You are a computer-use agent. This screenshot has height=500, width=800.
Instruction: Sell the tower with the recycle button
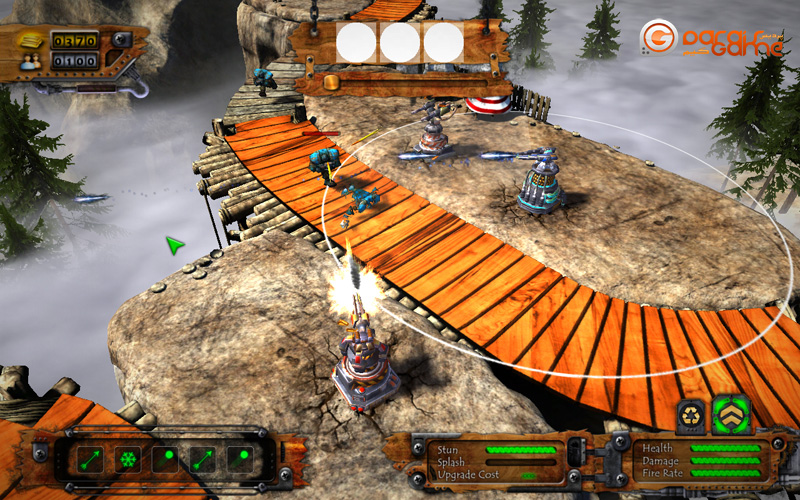click(691, 413)
